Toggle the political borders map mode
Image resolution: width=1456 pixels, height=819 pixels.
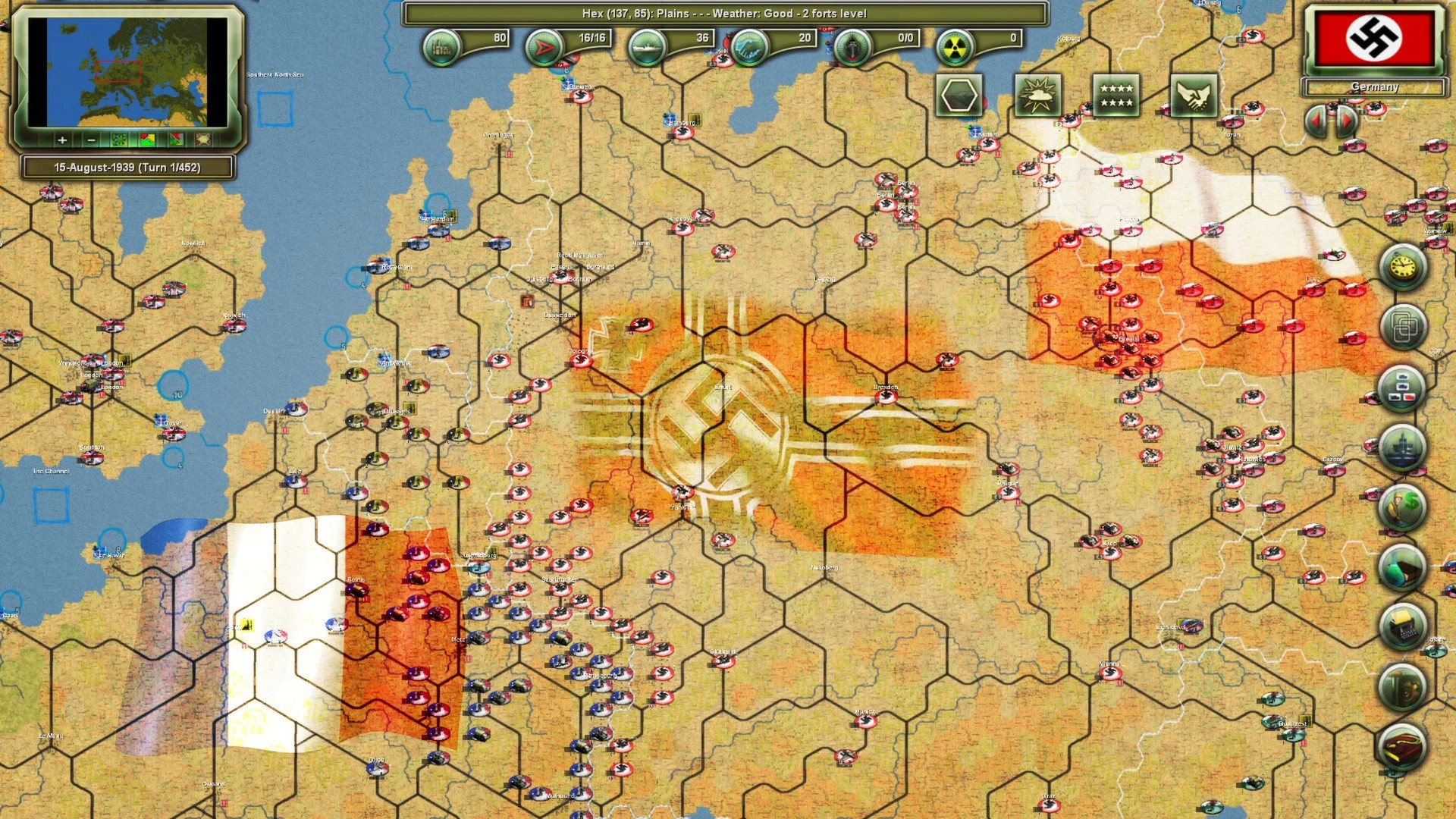pyautogui.click(x=146, y=140)
